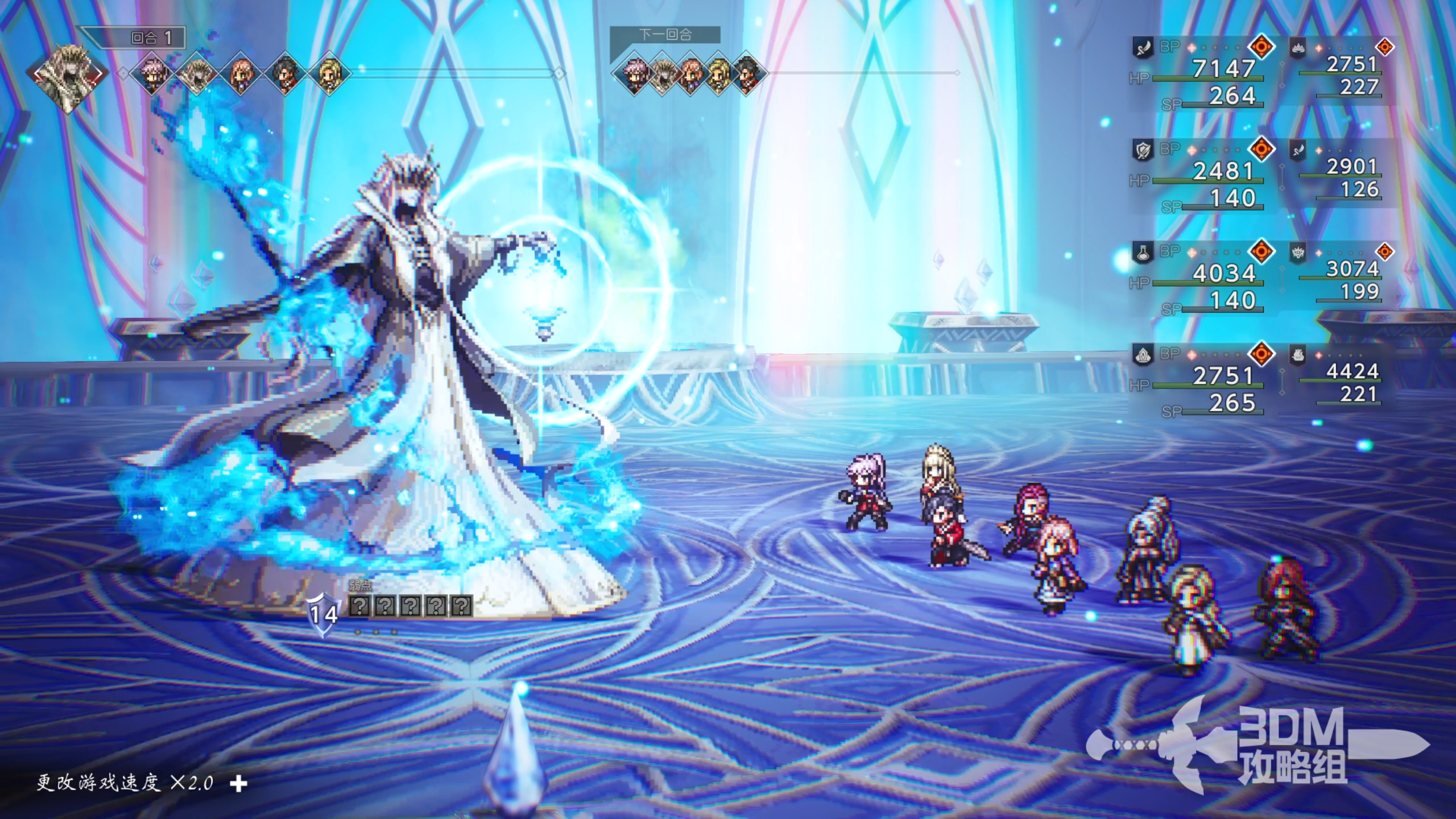The image size is (1456, 819).
Task: Select the monster mask job icon
Action: pos(1298,253)
